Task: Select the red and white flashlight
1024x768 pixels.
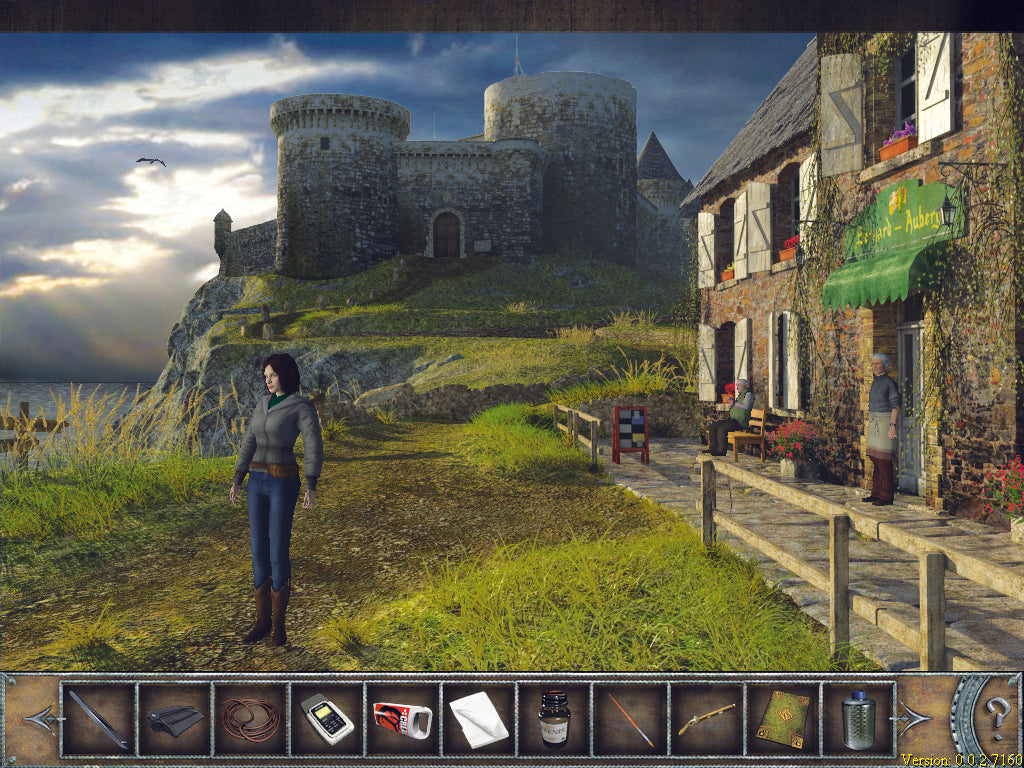Action: tap(402, 719)
